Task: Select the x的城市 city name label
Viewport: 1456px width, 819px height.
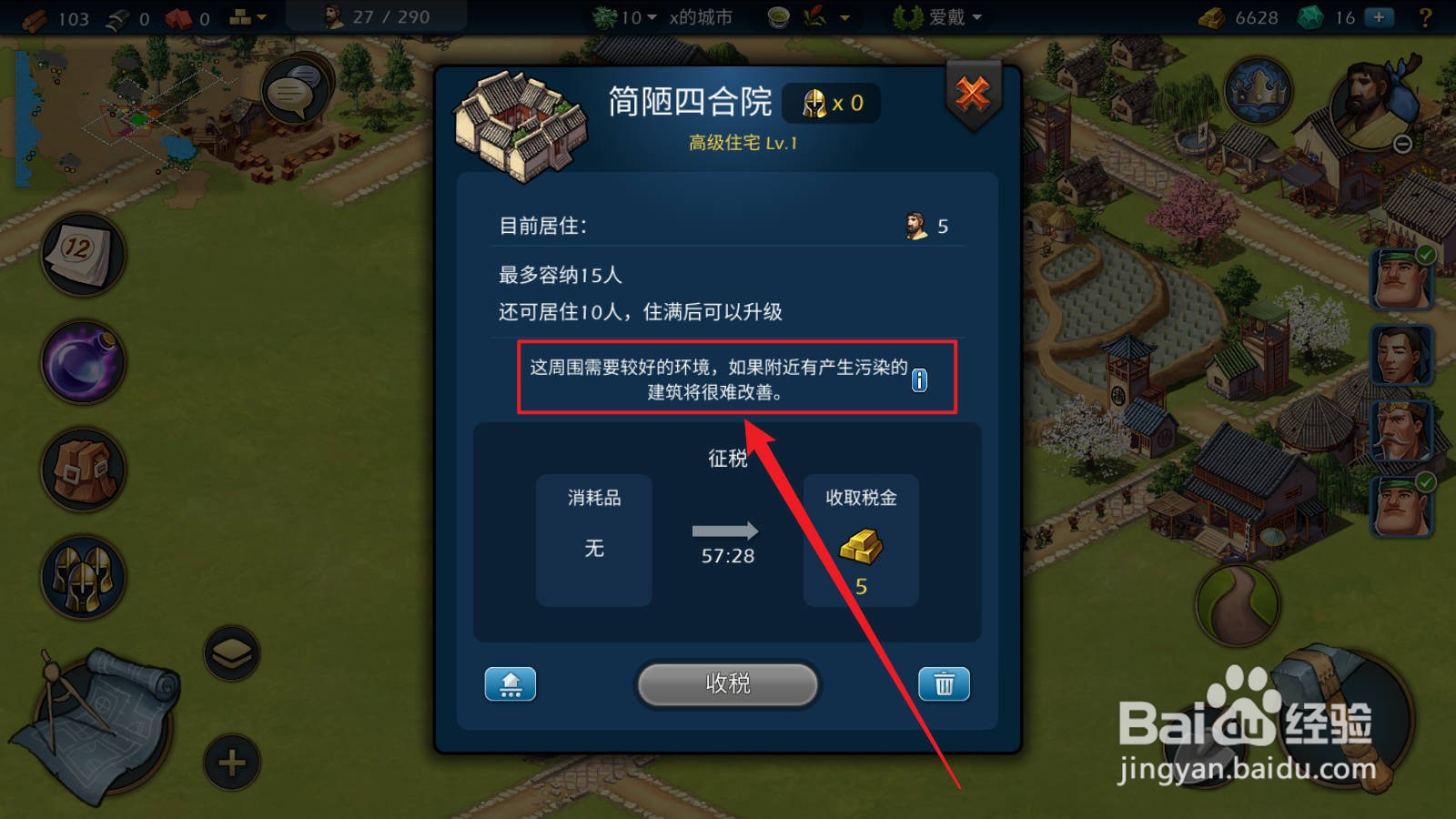Action: click(x=701, y=16)
